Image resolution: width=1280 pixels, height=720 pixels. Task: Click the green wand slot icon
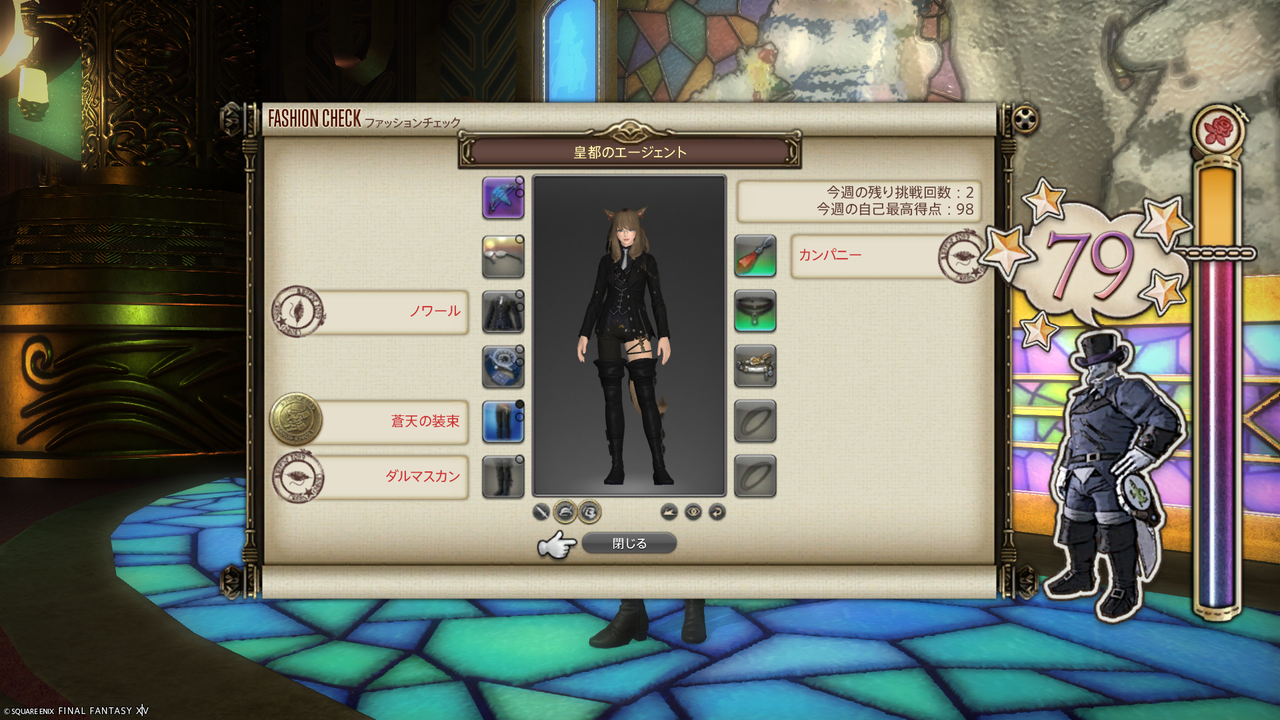pos(754,255)
